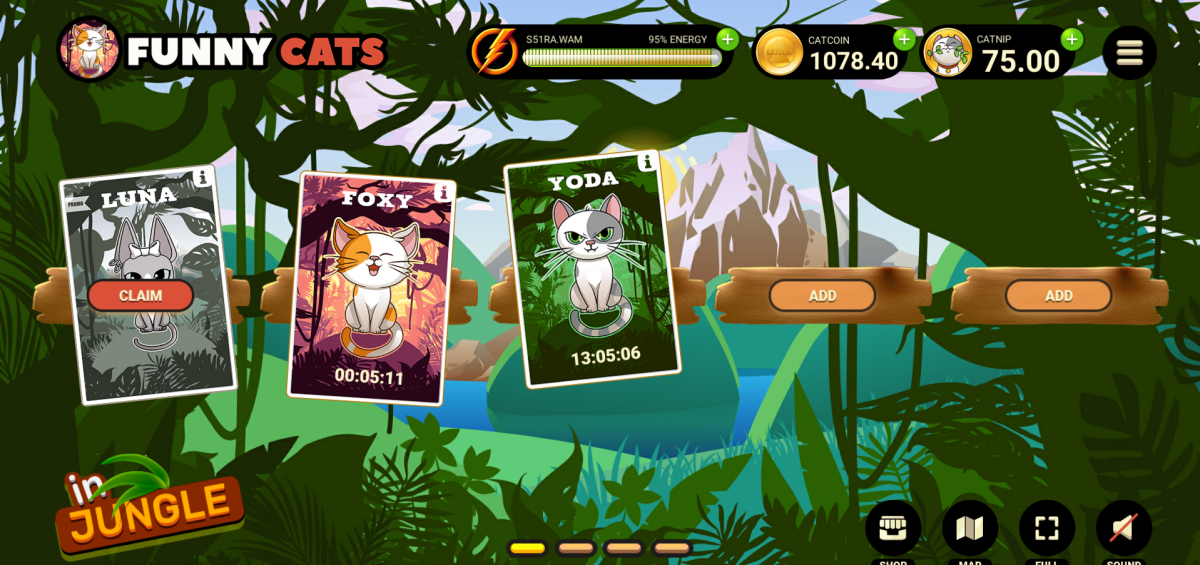Viewport: 1200px width, 565px height.
Task: Select the Yoda cat card
Action: (592, 270)
